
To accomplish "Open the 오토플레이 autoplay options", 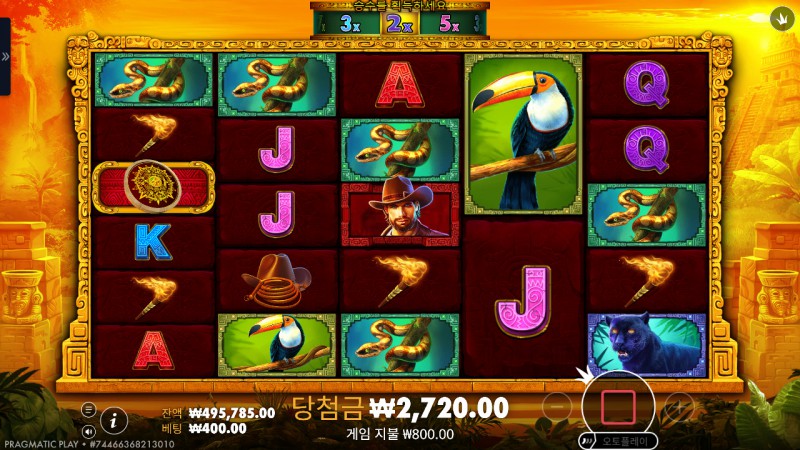I will [x=622, y=440].
